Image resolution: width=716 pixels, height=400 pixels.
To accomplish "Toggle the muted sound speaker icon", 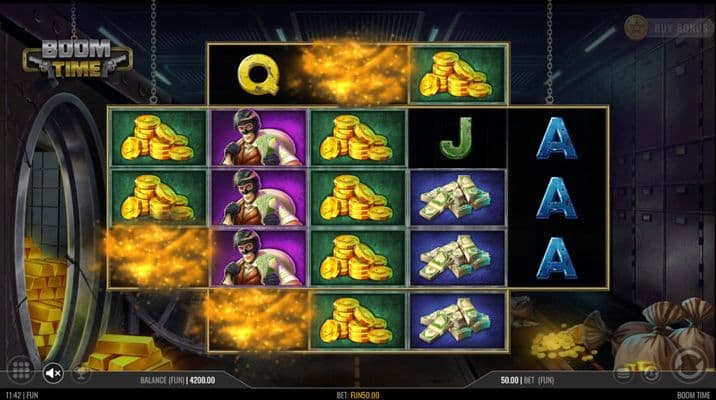I will (x=53, y=373).
